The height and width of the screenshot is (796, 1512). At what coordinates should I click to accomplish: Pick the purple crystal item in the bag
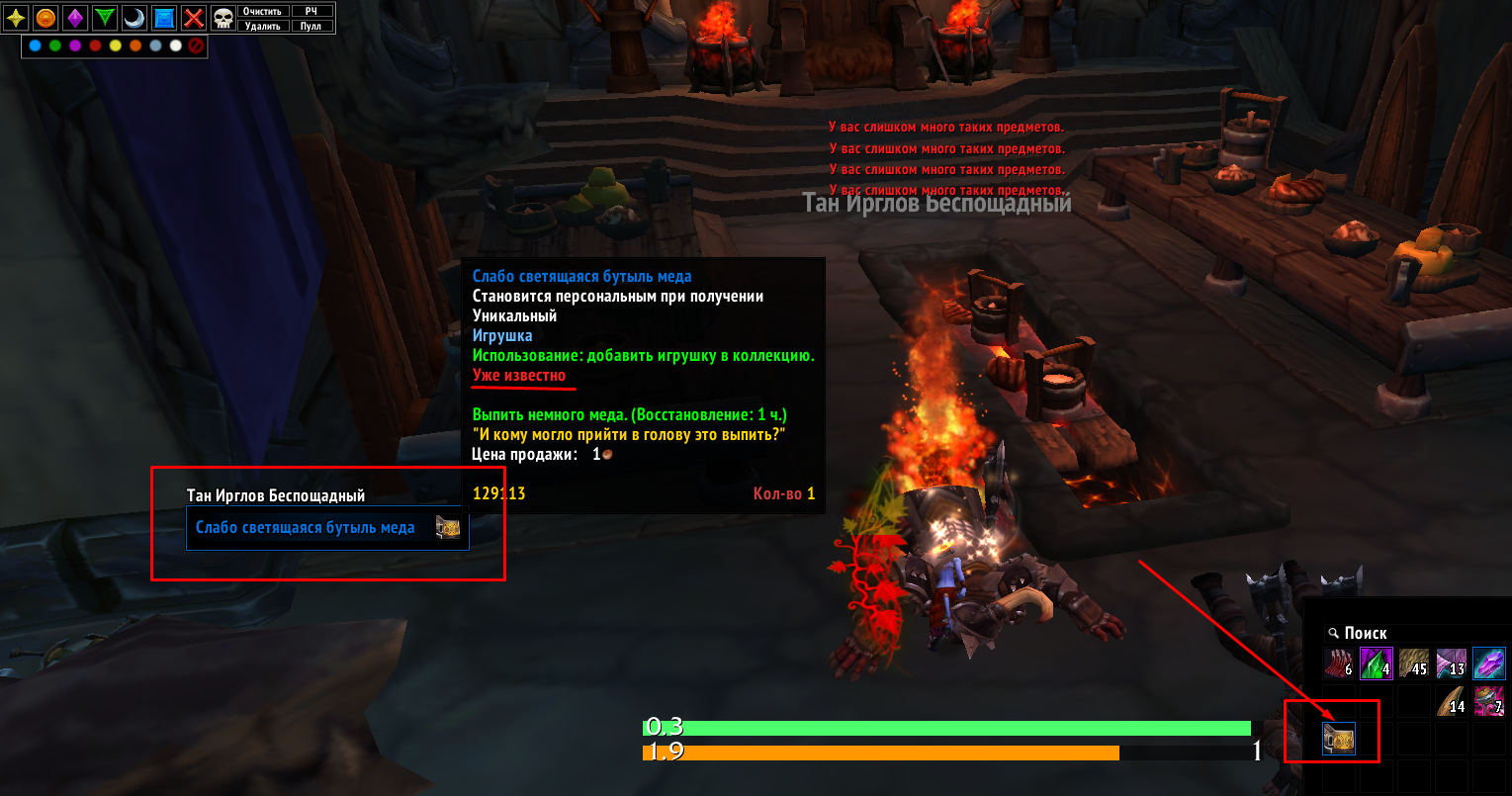pos(1489,663)
